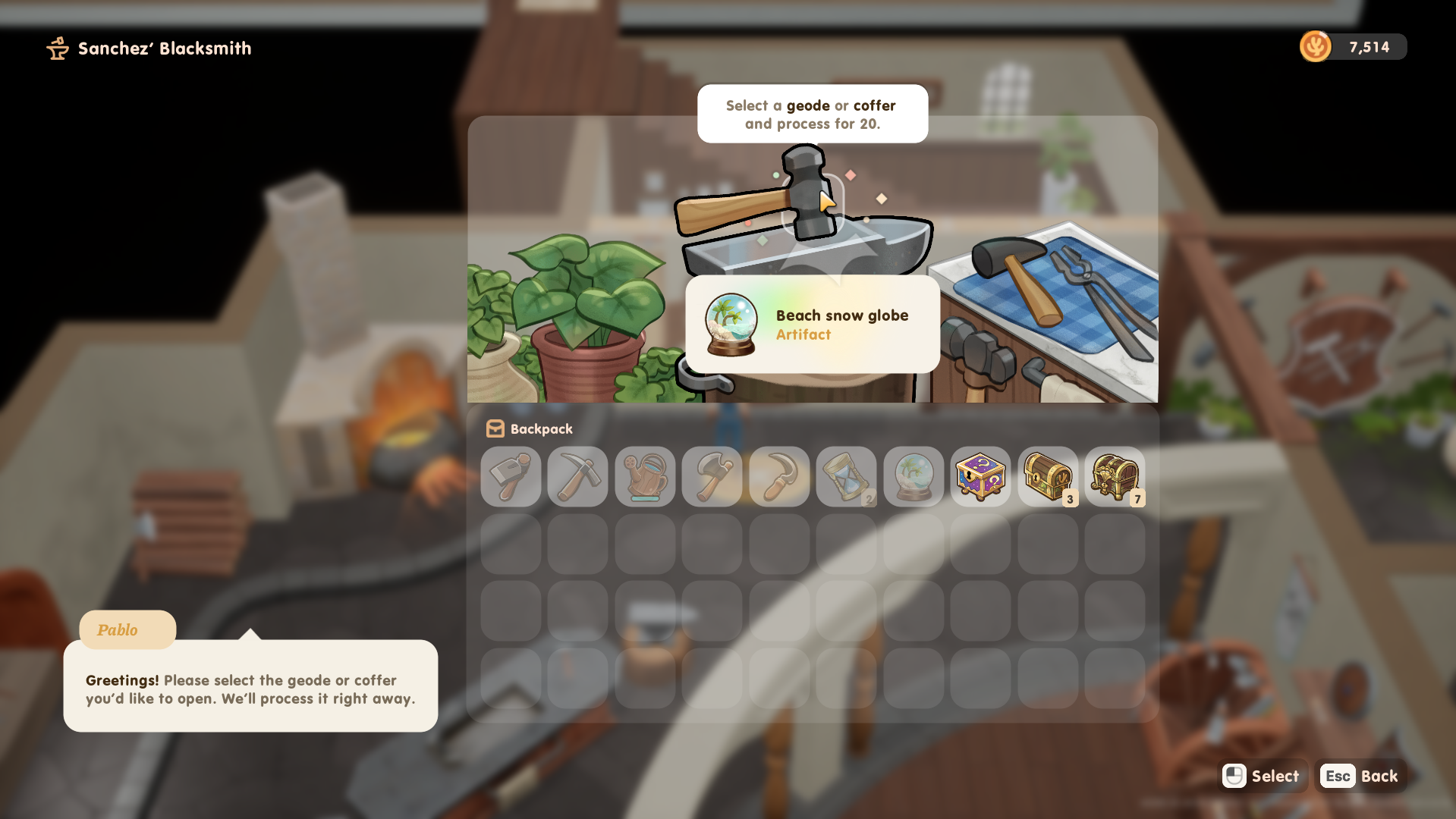
Task: Select the purple mystery box coffer
Action: [980, 476]
